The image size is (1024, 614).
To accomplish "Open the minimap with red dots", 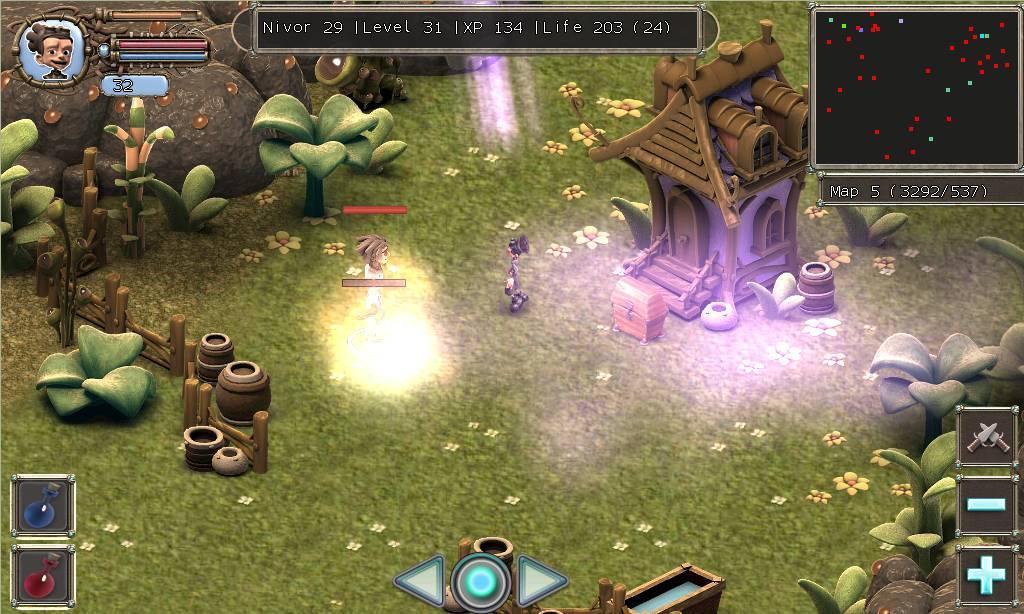I will (x=913, y=86).
